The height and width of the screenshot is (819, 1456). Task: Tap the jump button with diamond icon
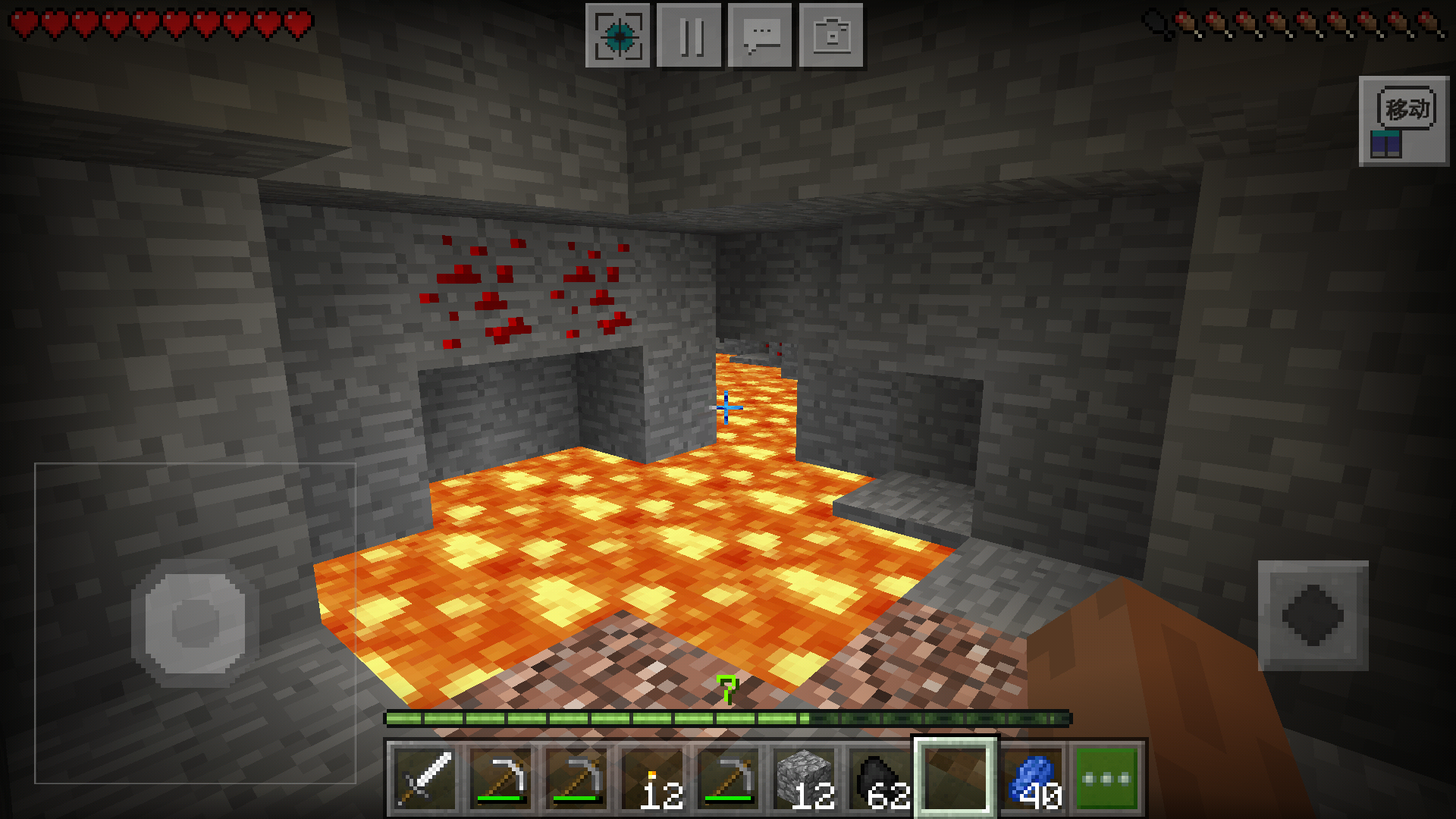1313,616
